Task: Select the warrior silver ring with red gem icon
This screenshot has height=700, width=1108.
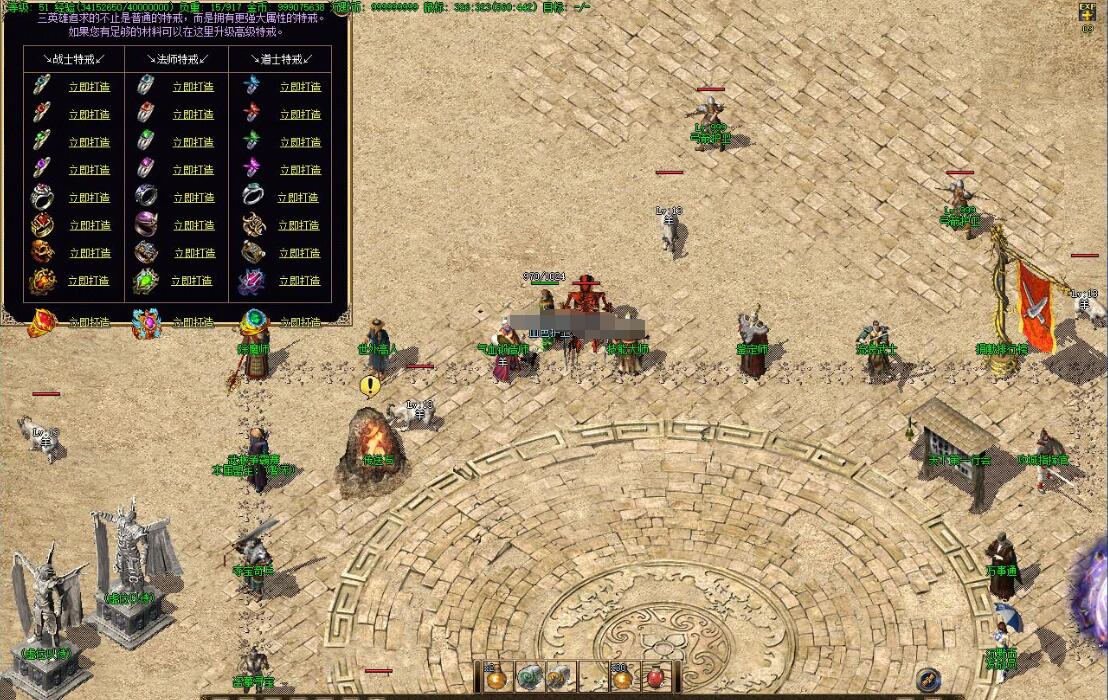Action: 41,197
